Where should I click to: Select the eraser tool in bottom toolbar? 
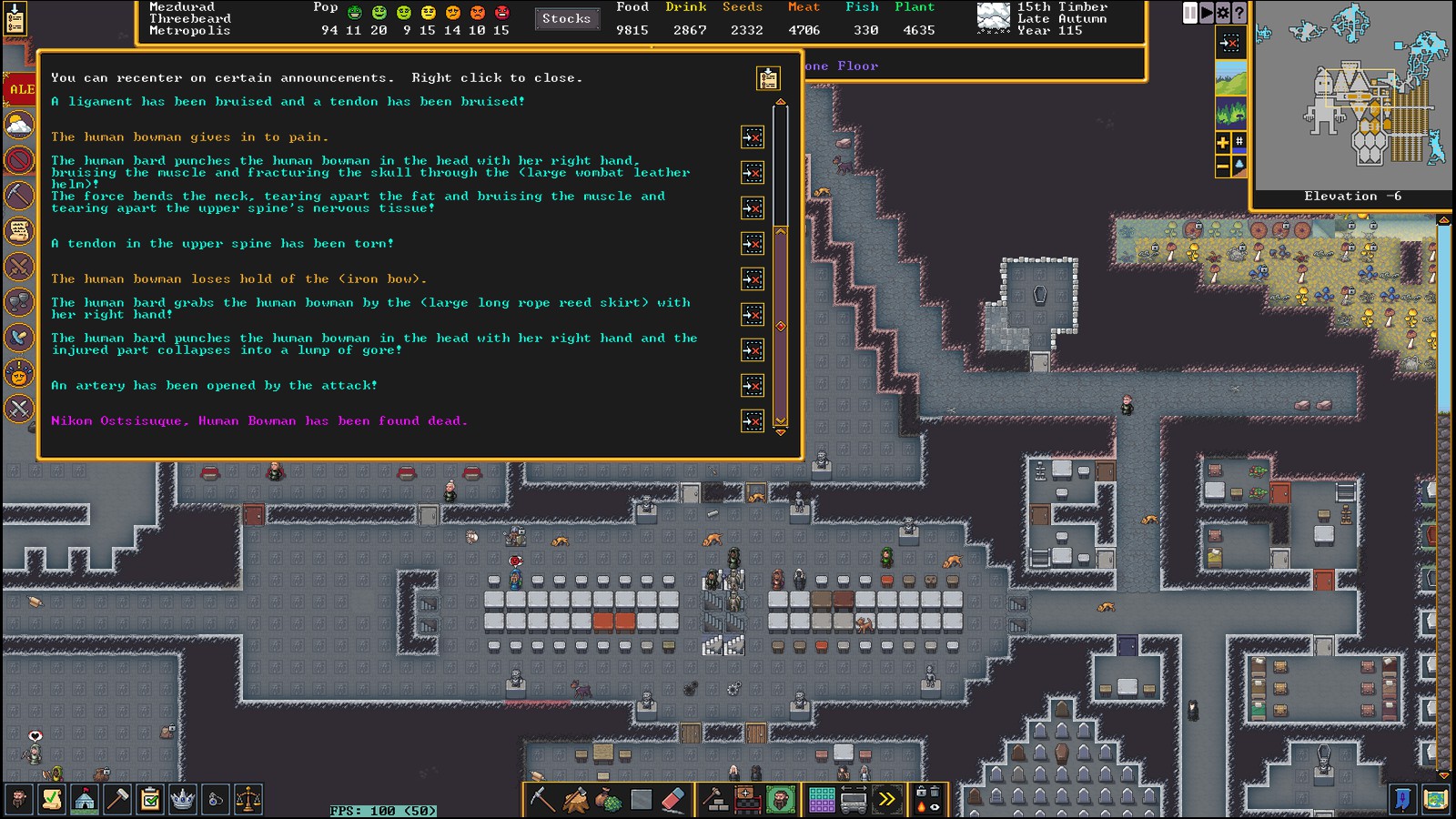(x=672, y=800)
